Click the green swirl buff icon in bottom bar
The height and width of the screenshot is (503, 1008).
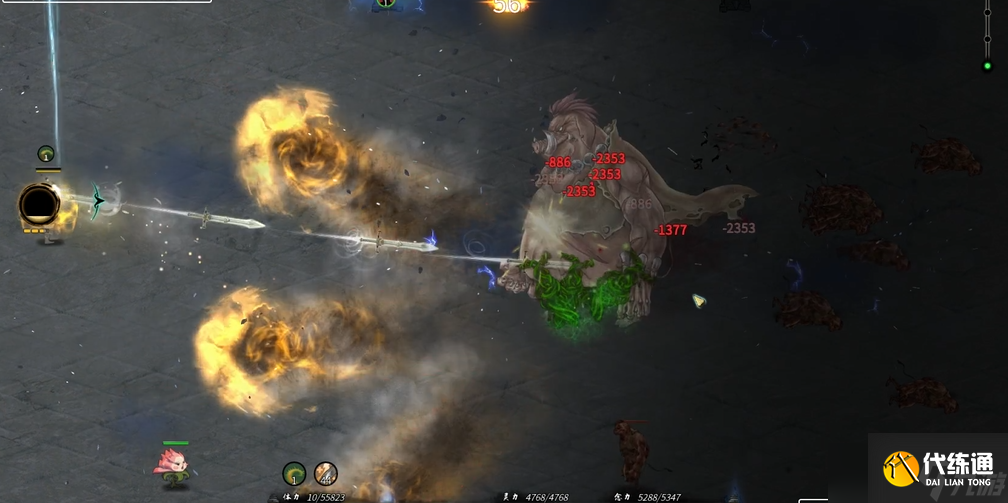coord(294,473)
